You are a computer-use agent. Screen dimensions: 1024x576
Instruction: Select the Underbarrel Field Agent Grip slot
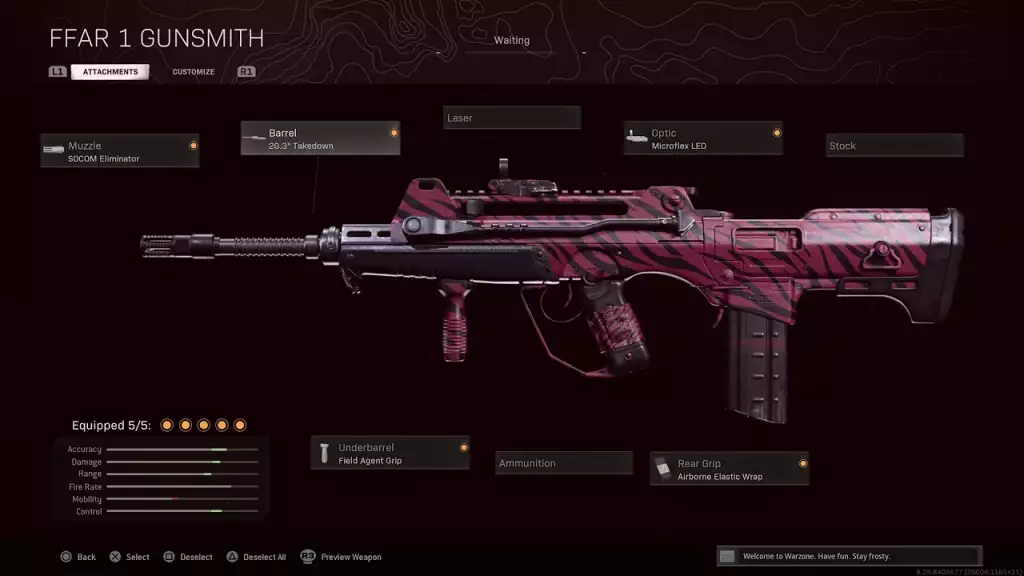pyautogui.click(x=390, y=453)
